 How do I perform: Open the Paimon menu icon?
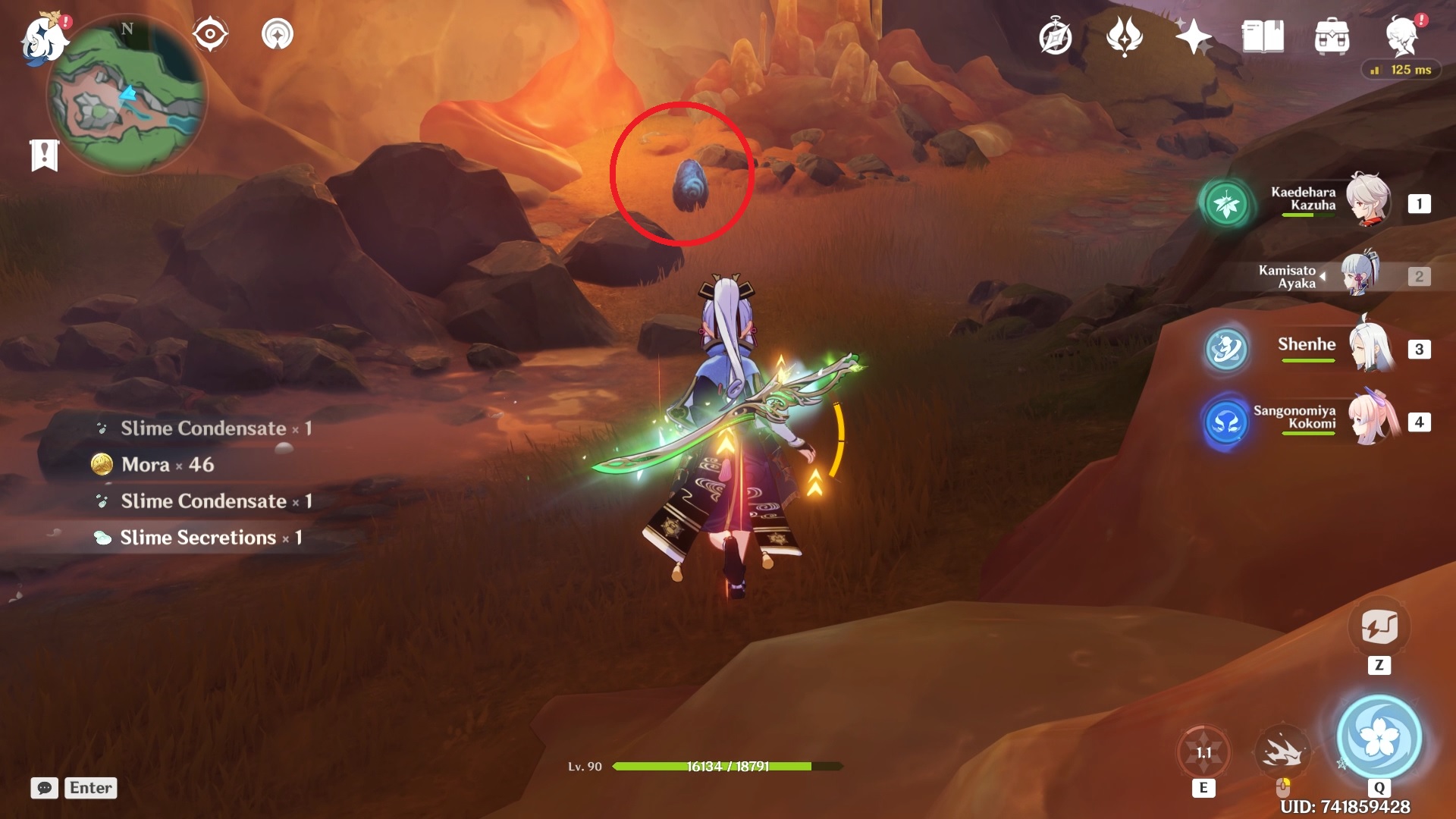[42, 39]
